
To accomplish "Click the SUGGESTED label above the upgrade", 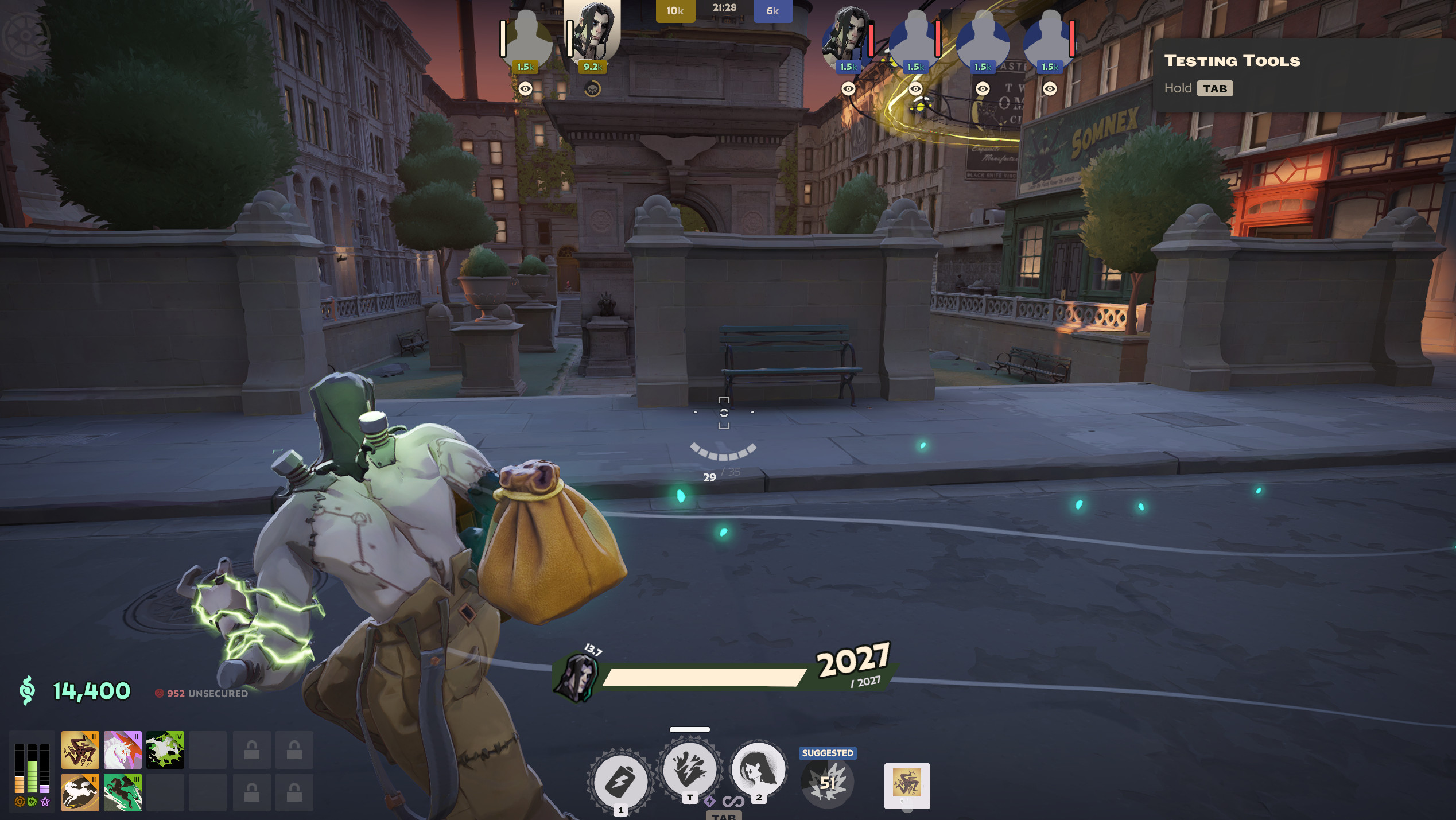I will point(827,752).
